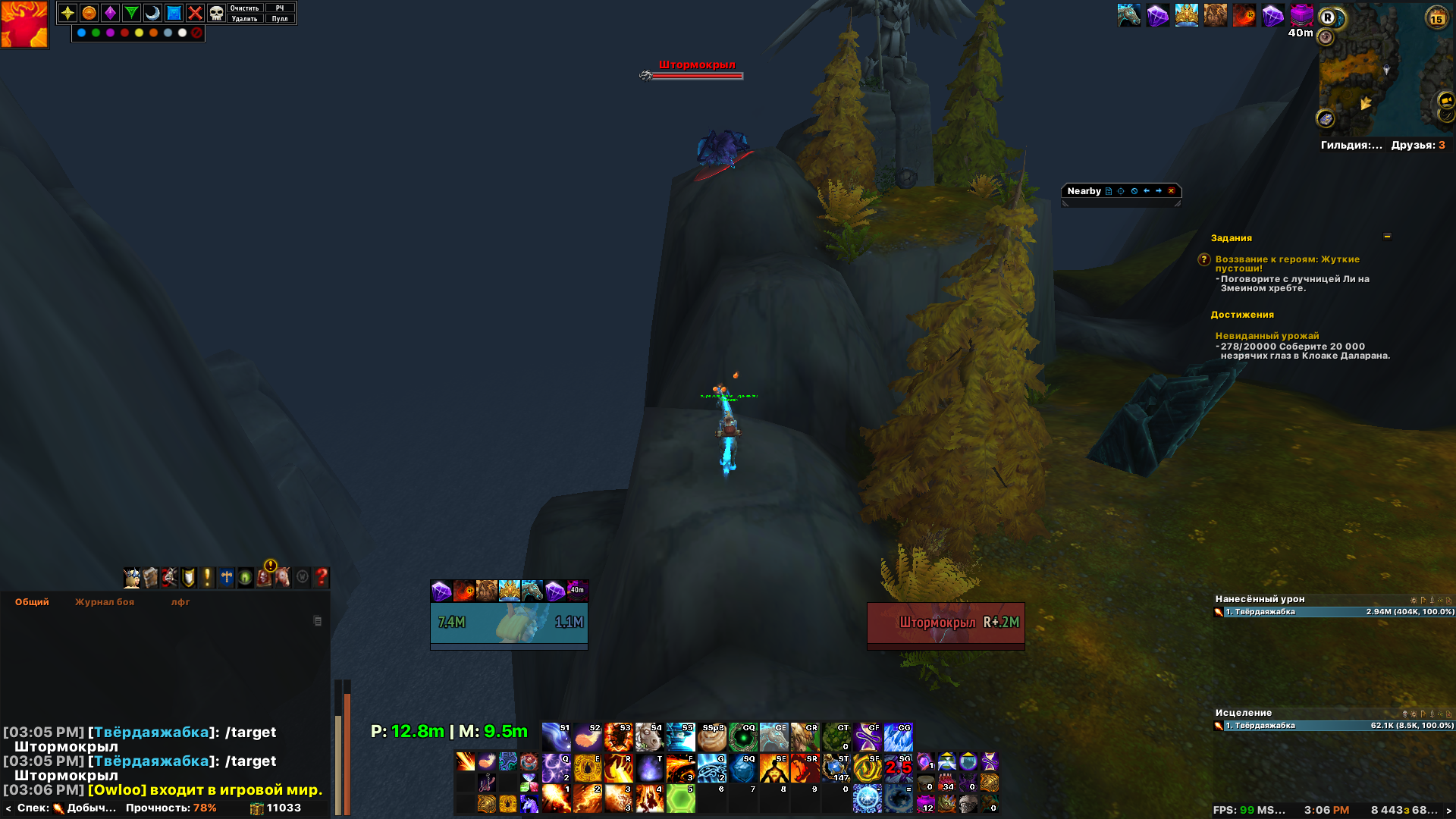Open the calendar showing day 15
Image resolution: width=1456 pixels, height=819 pixels.
coord(1436,18)
